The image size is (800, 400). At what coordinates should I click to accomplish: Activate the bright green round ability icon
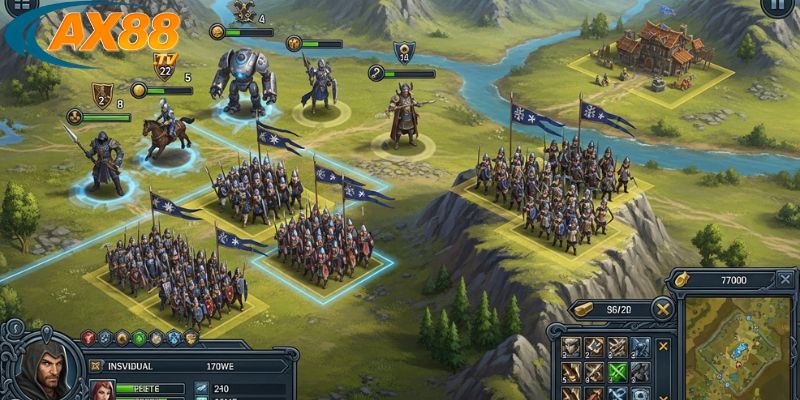click(138, 338)
